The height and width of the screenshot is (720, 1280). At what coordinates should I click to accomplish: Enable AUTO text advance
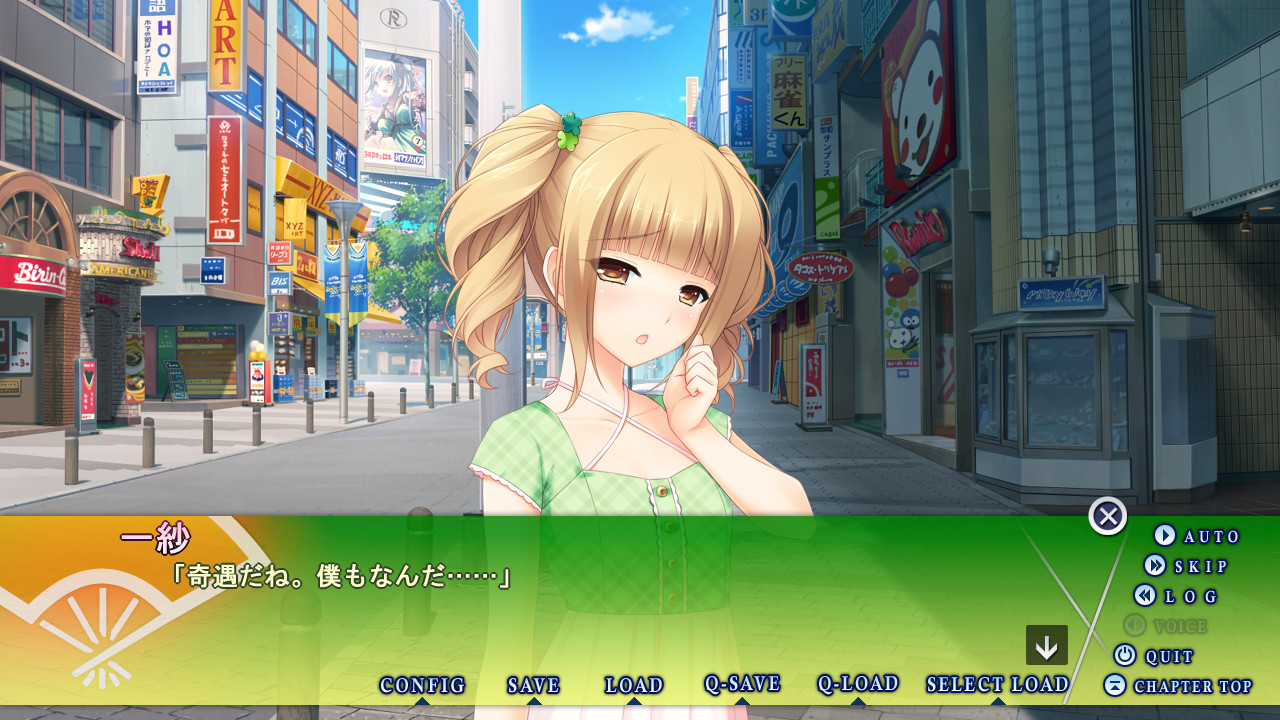1197,536
